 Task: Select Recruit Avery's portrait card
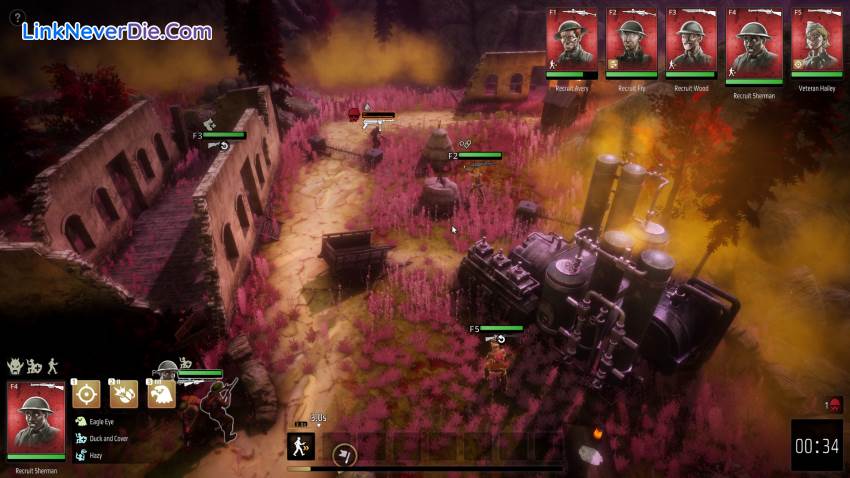click(x=572, y=41)
